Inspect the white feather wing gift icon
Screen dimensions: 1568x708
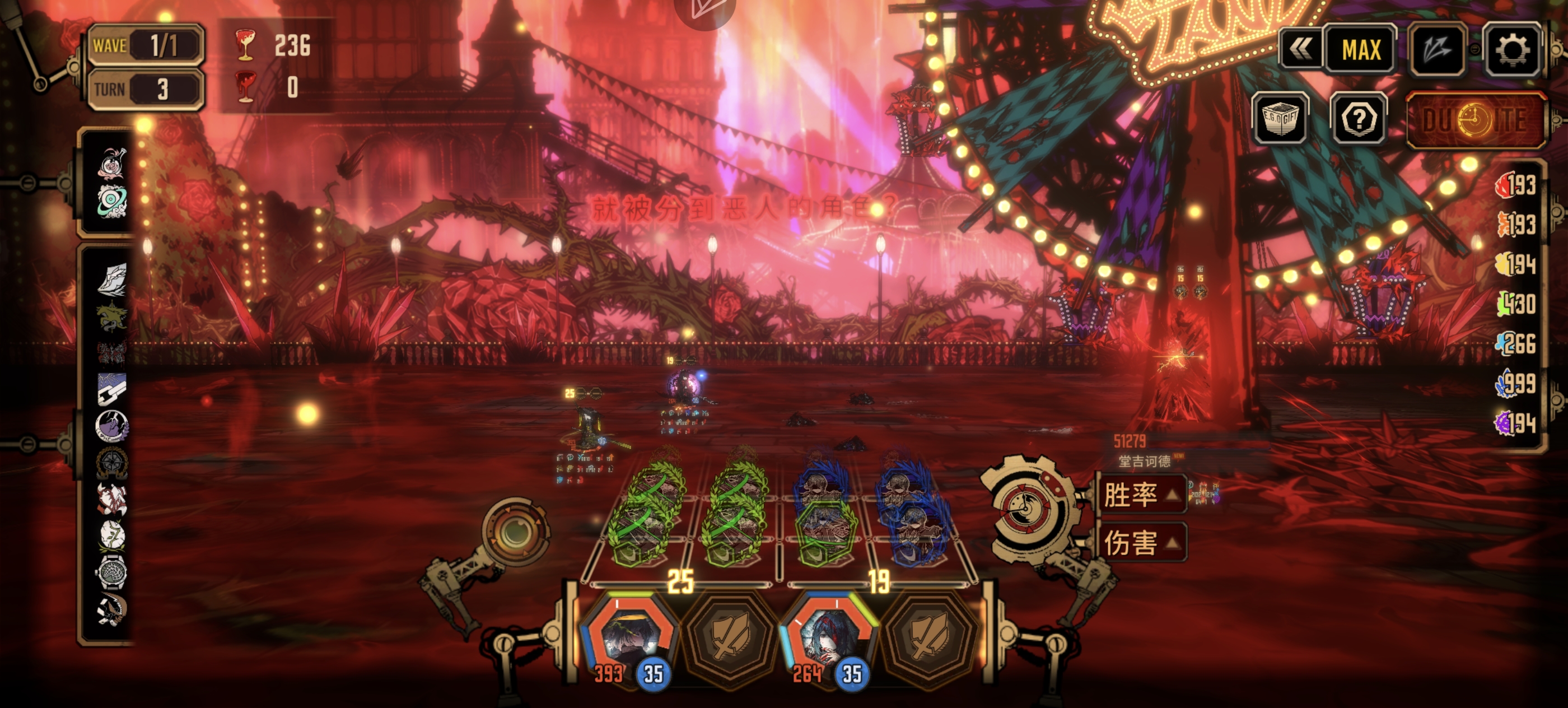click(112, 281)
